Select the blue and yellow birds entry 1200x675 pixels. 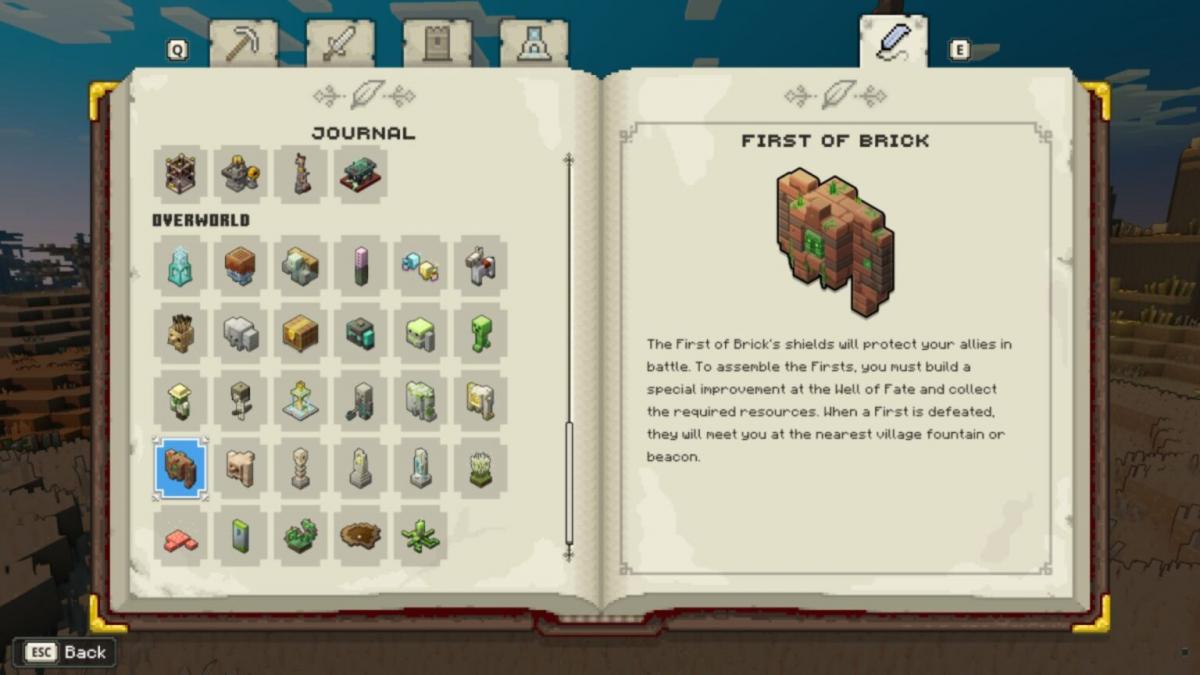(421, 266)
